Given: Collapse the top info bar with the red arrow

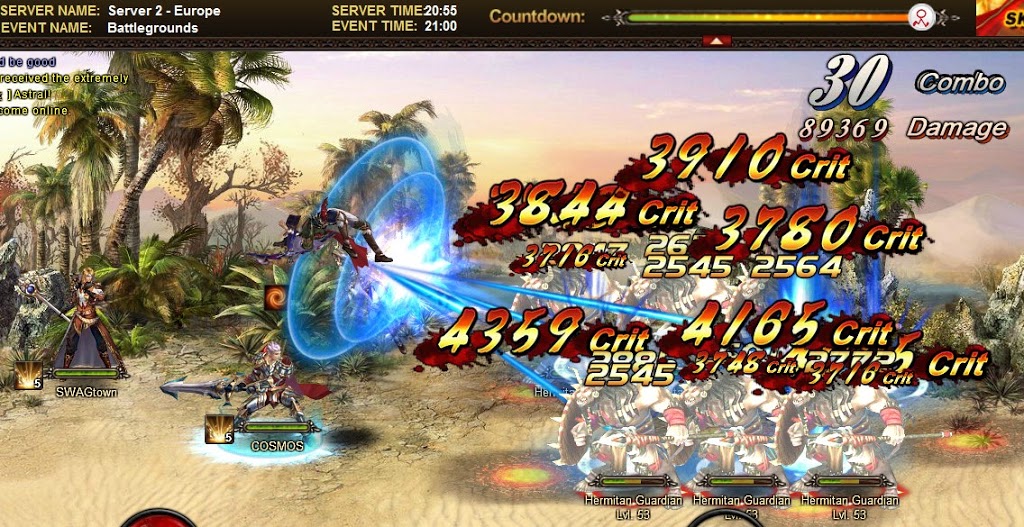Looking at the screenshot, I should (716, 41).
